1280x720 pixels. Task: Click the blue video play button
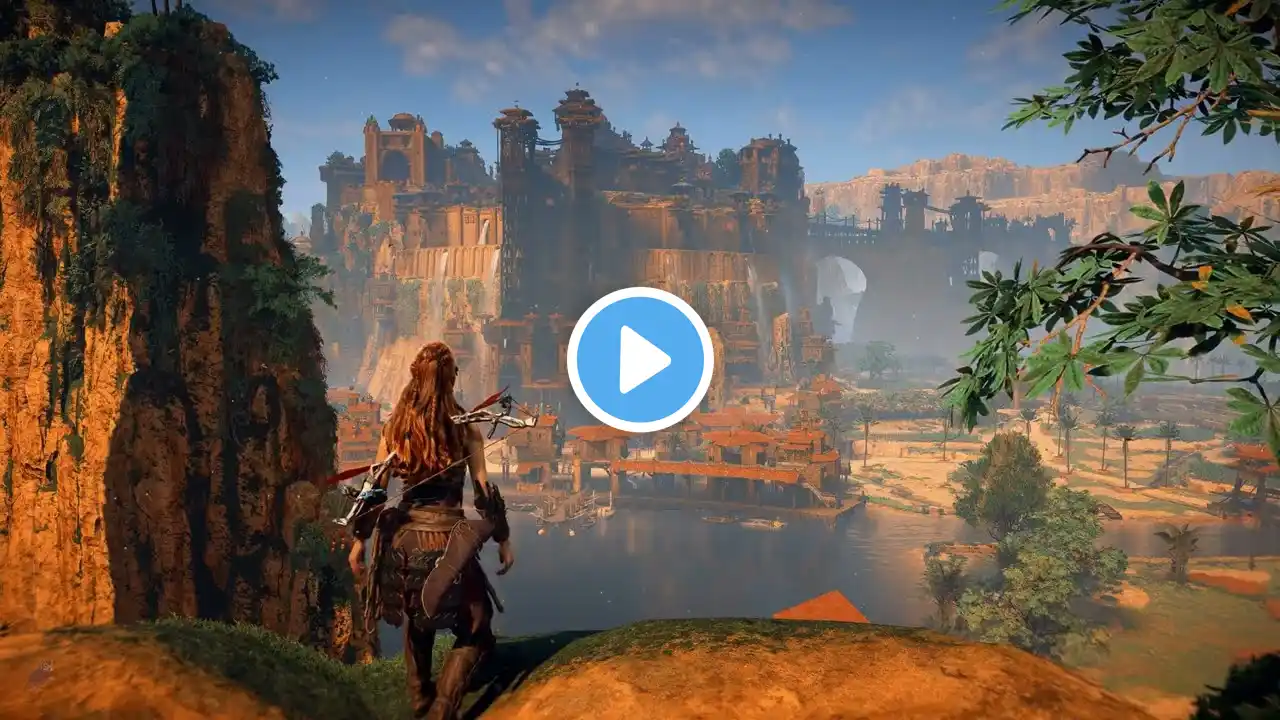(640, 360)
